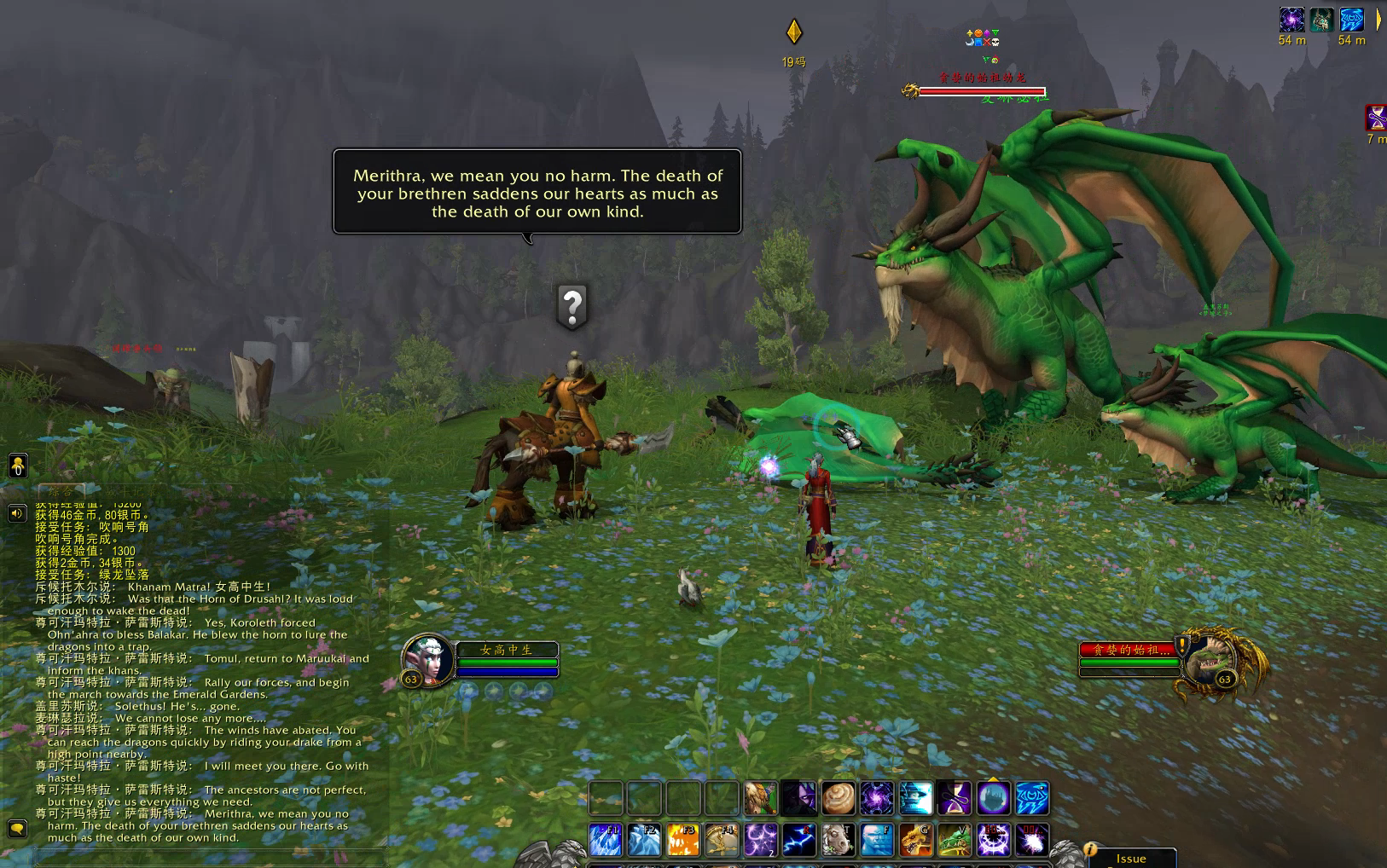The width and height of the screenshot is (1387, 868).
Task: Activate the F3 fire spell
Action: (682, 840)
